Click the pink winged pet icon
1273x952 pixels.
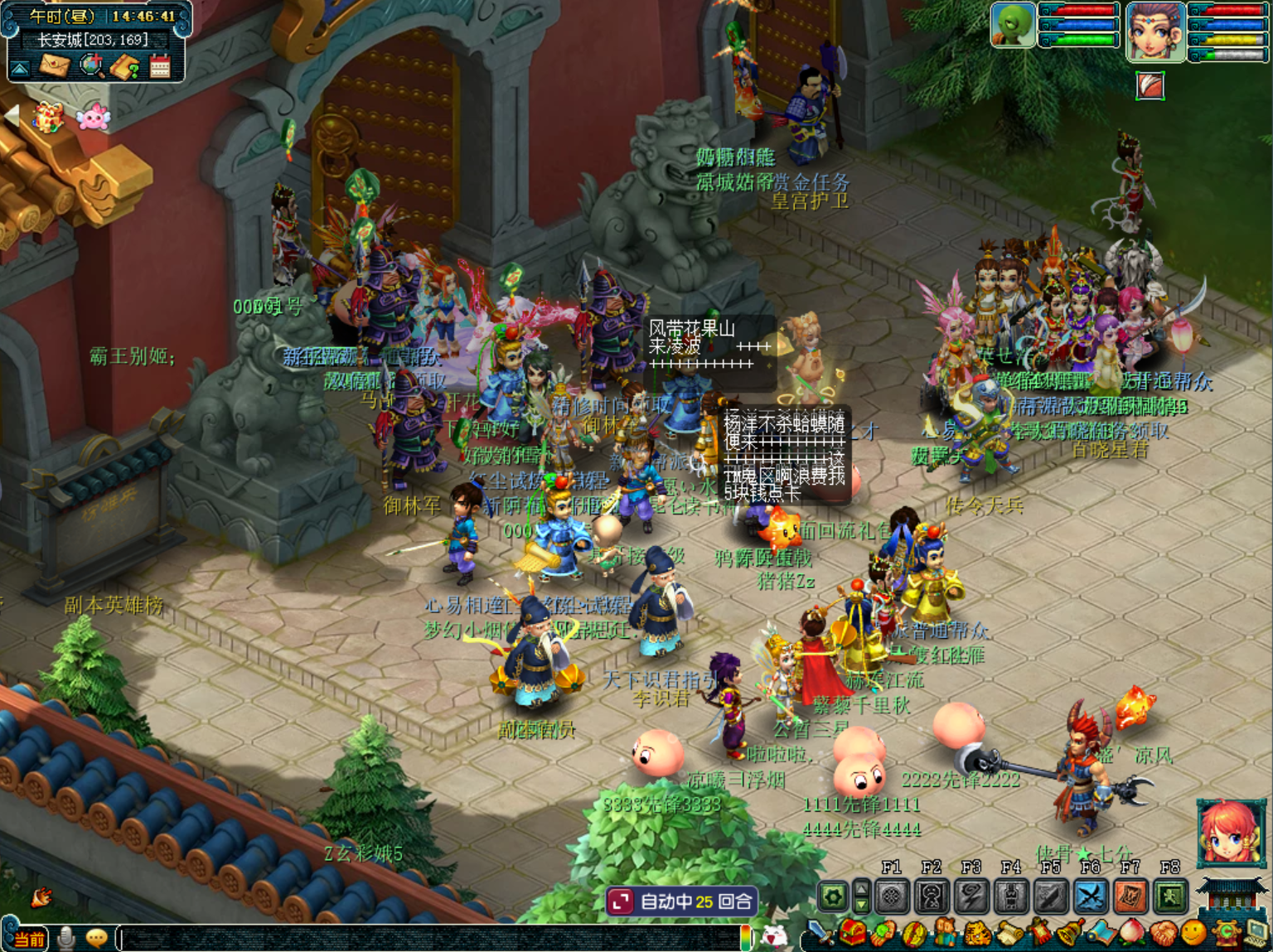pos(93,118)
